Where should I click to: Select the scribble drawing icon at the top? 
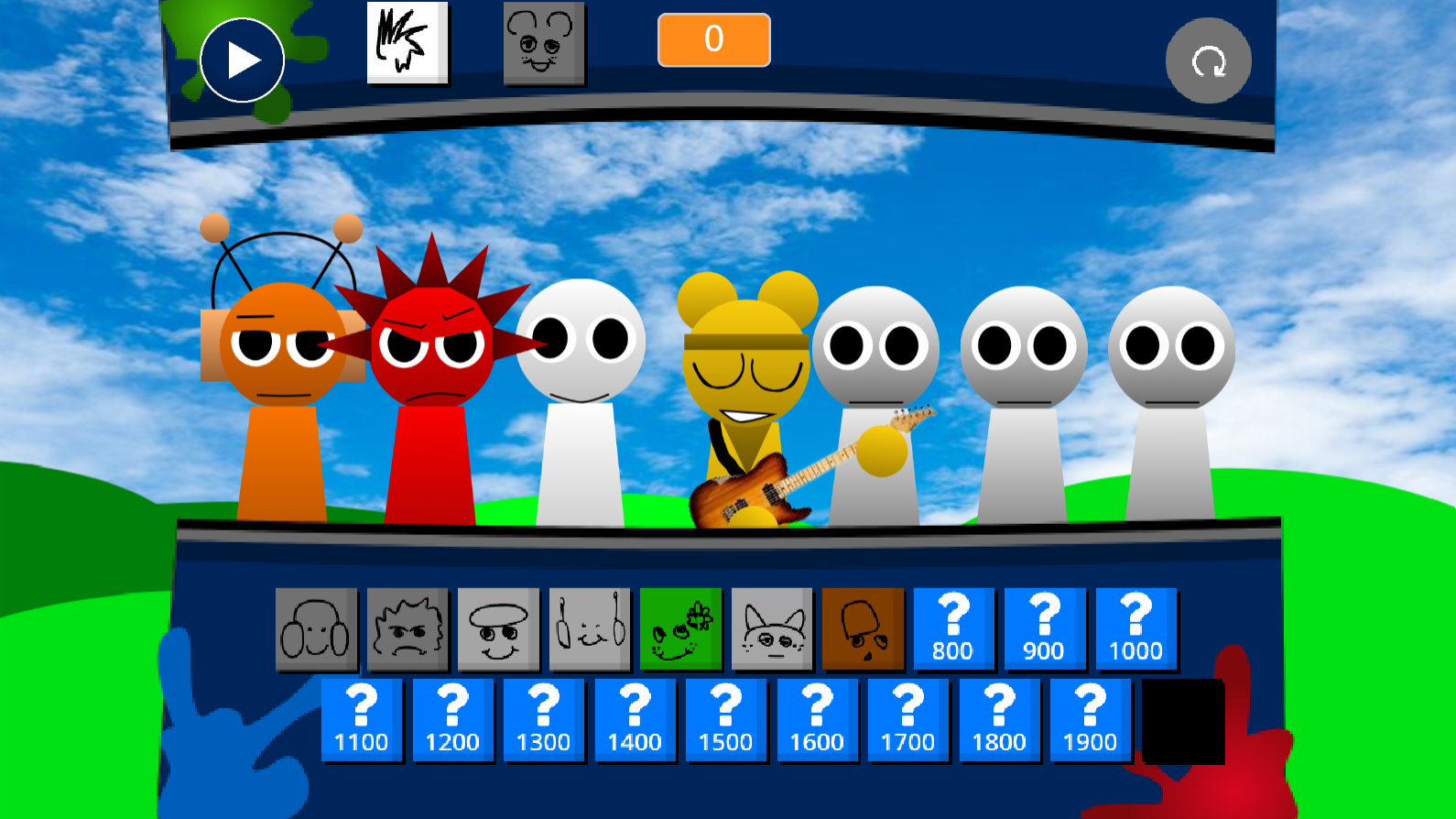407,43
